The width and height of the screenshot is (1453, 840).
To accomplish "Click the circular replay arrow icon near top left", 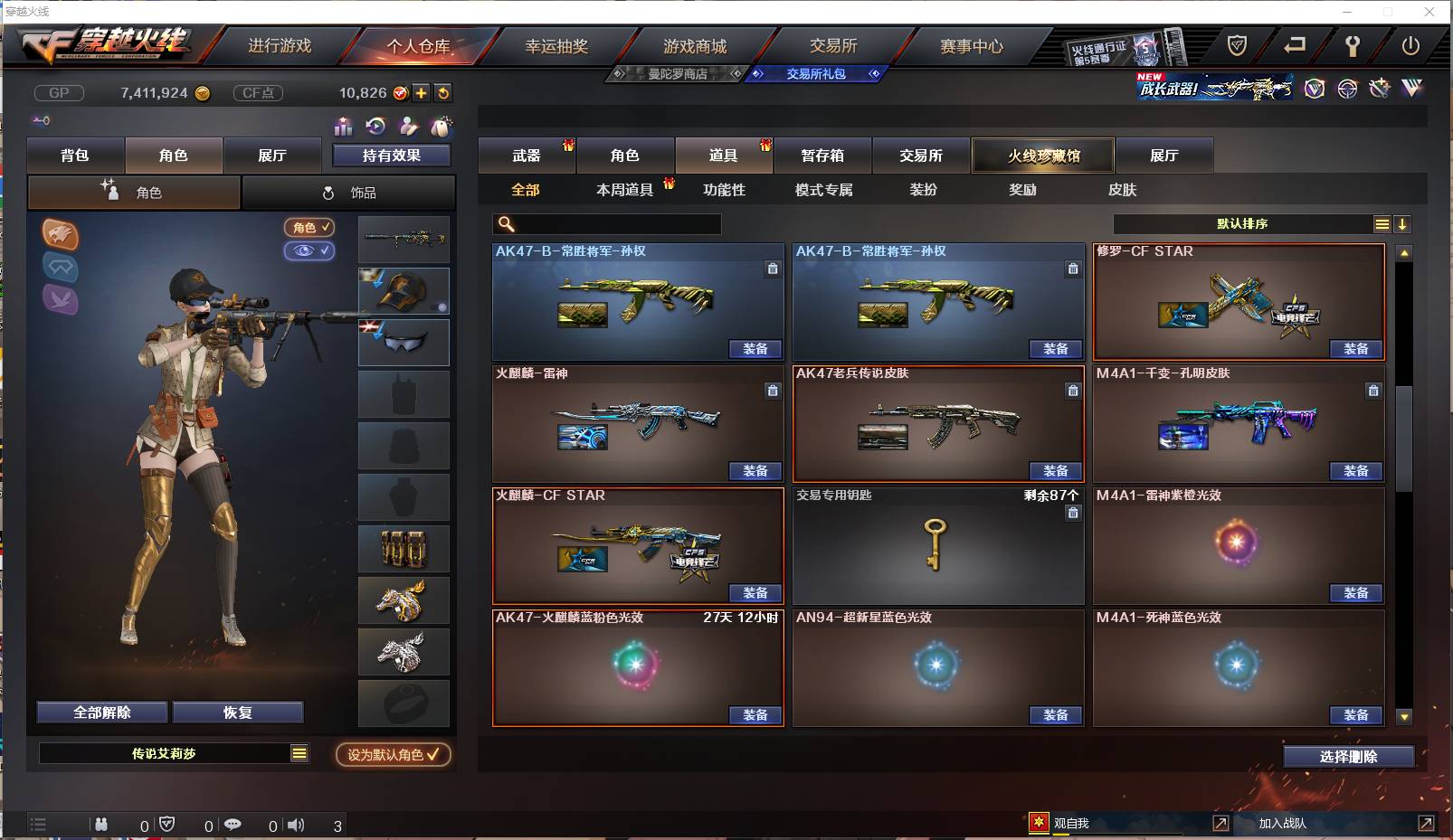I will pos(374,127).
